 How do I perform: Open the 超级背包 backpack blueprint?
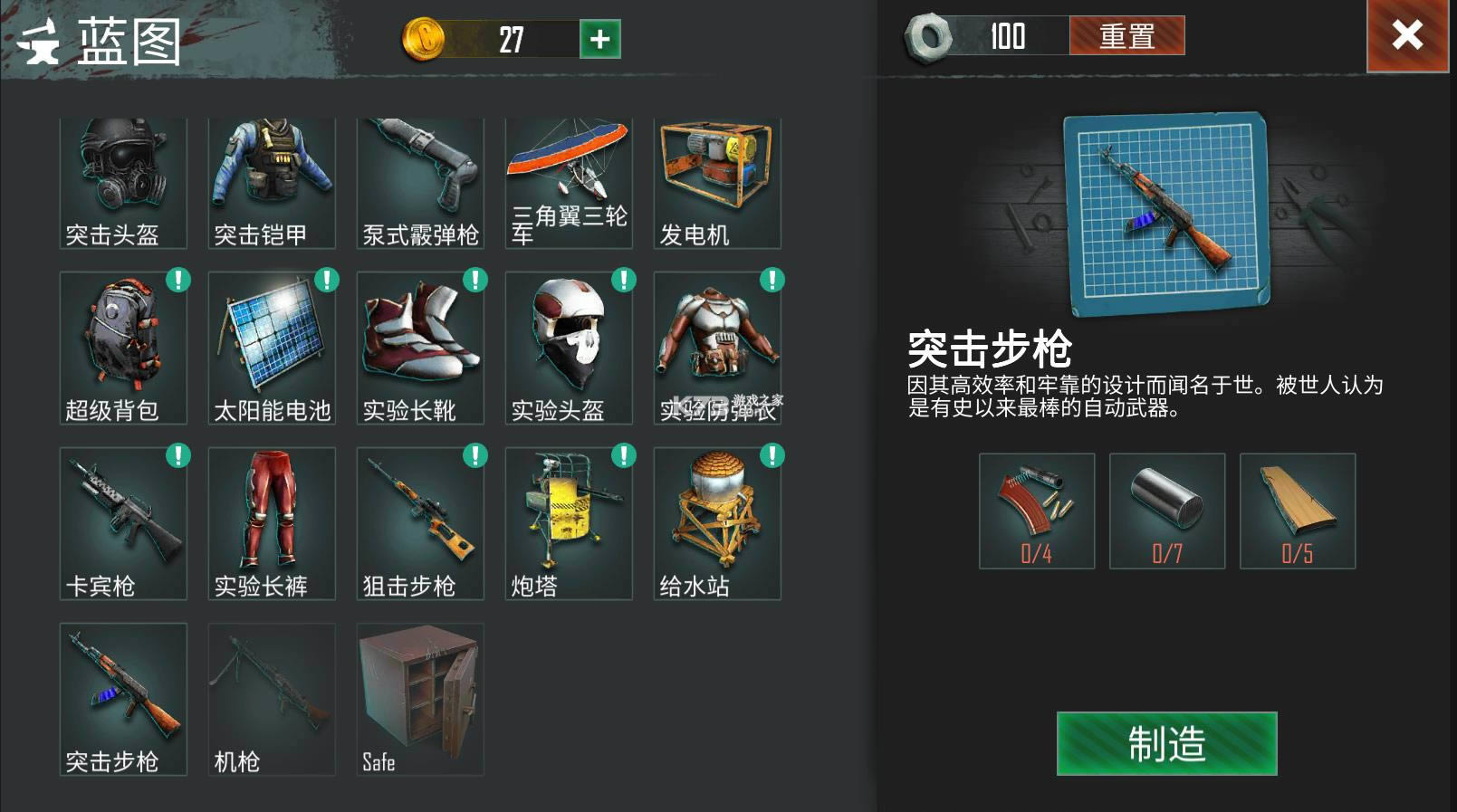pyautogui.click(x=123, y=344)
